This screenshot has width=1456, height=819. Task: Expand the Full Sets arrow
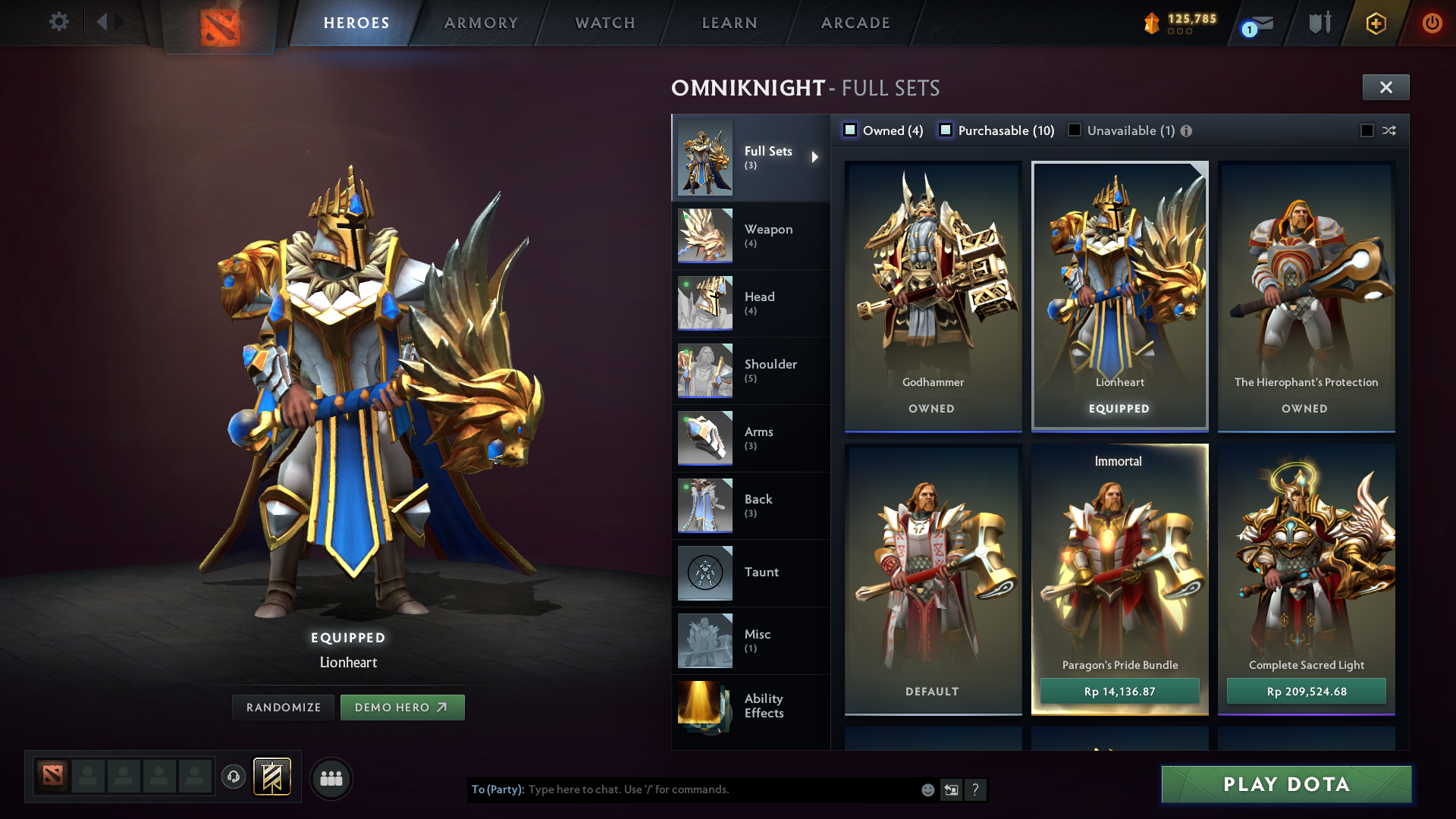pyautogui.click(x=816, y=158)
